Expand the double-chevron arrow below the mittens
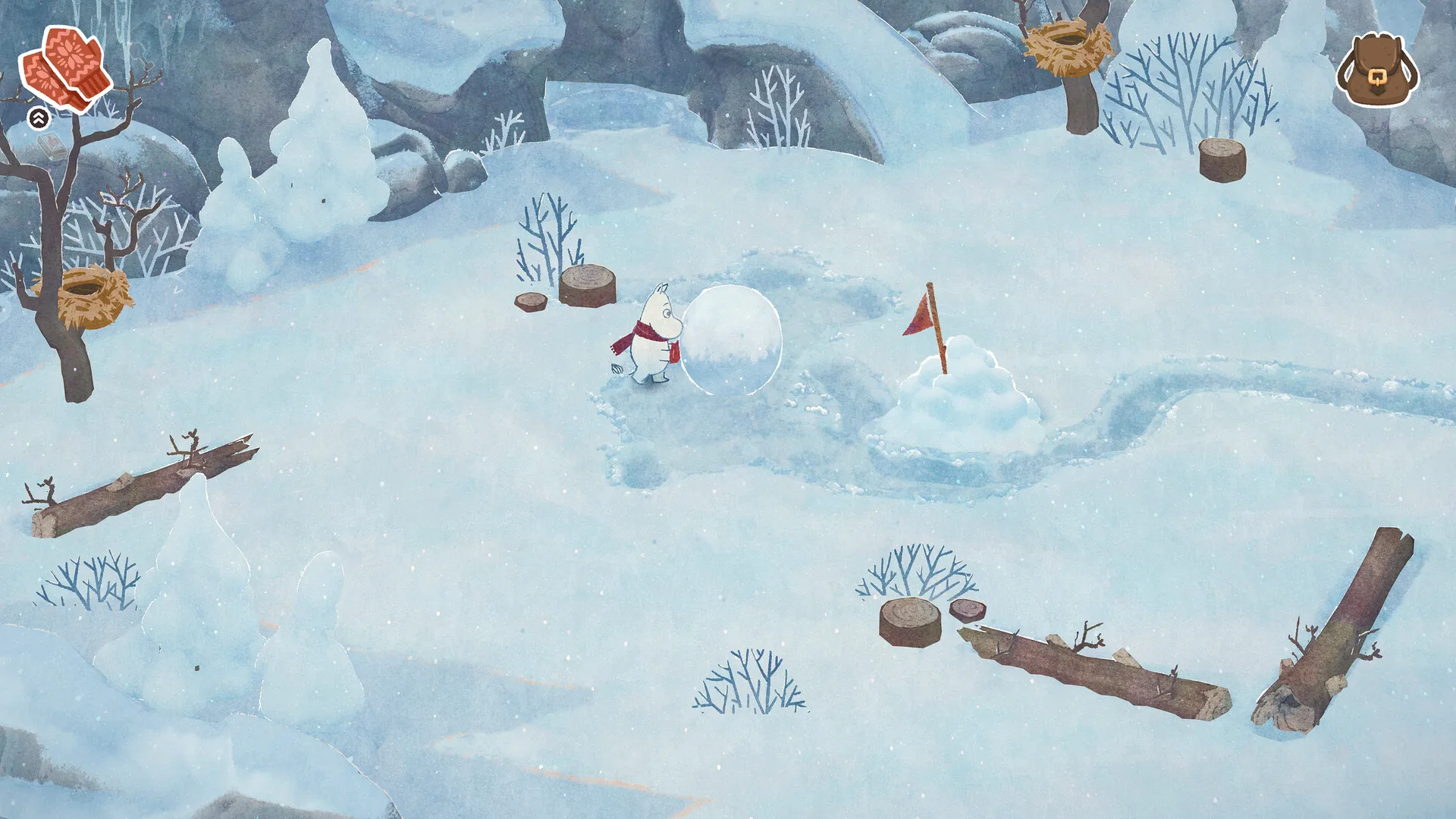Viewport: 1456px width, 819px height. [x=38, y=118]
